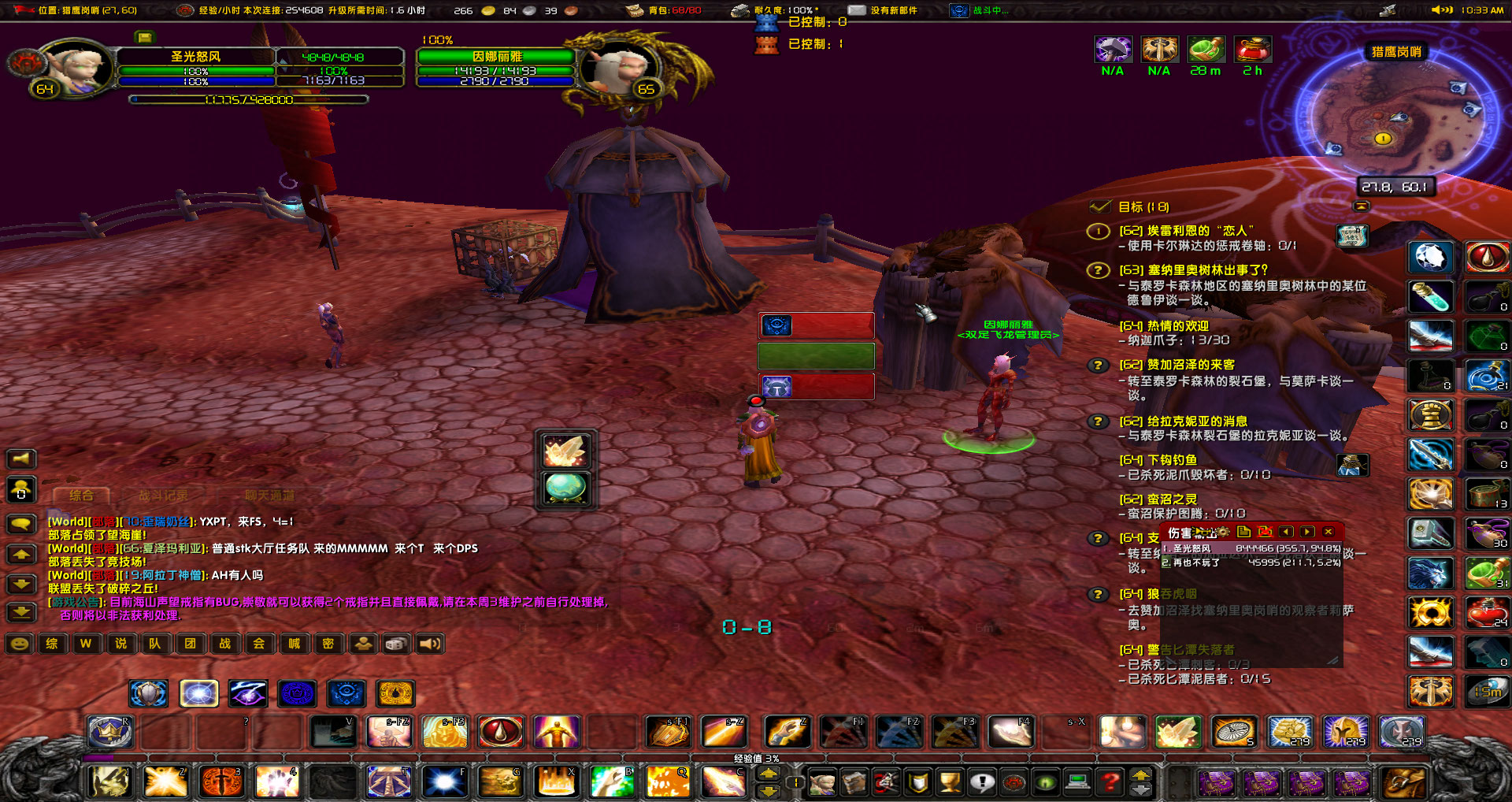The image size is (1512, 802).
Task: Click the minimap at top right corner
Action: tap(1394, 118)
